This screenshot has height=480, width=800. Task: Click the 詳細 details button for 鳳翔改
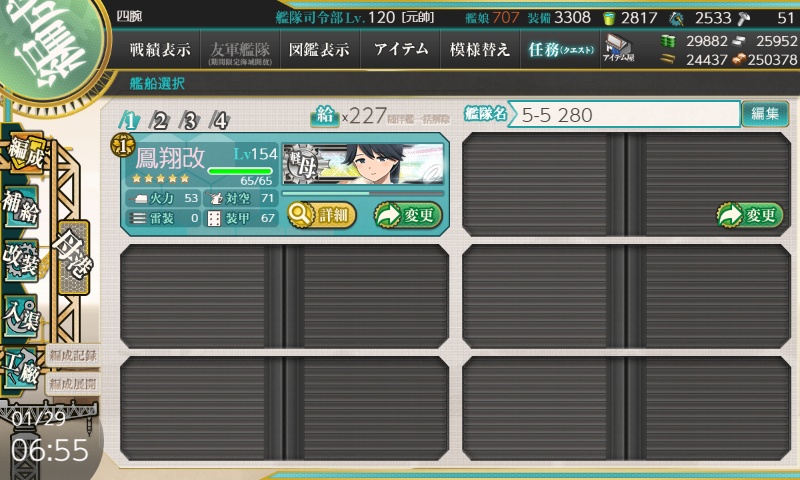321,213
